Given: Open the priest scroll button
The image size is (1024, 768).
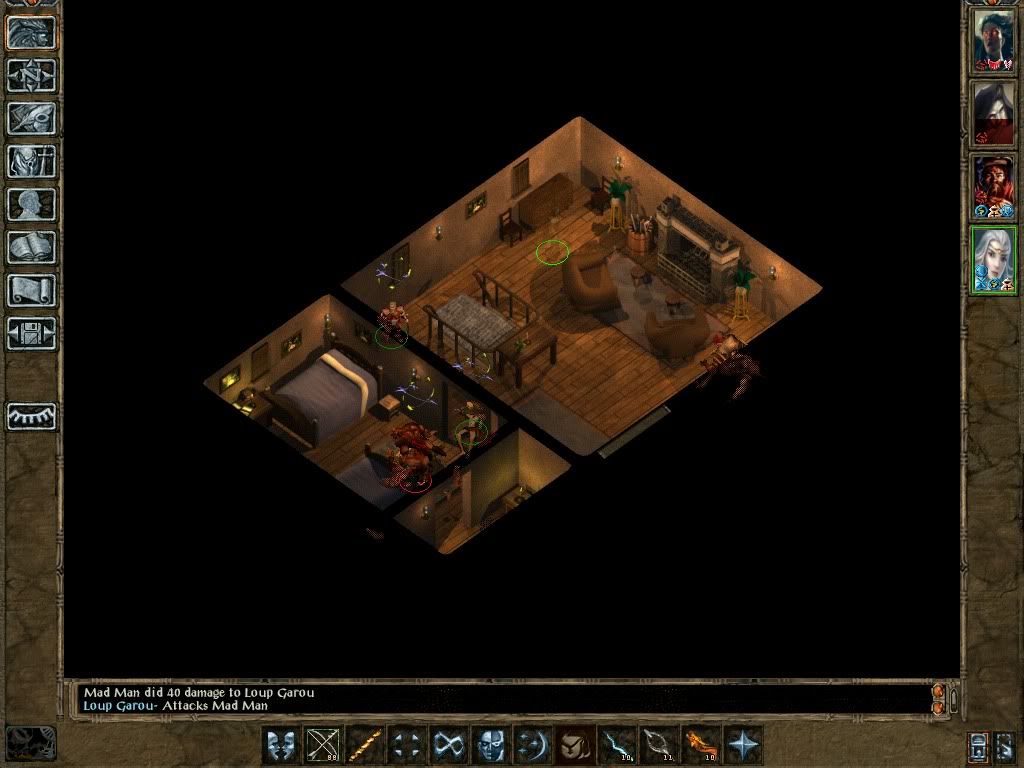Looking at the screenshot, I should tap(31, 290).
